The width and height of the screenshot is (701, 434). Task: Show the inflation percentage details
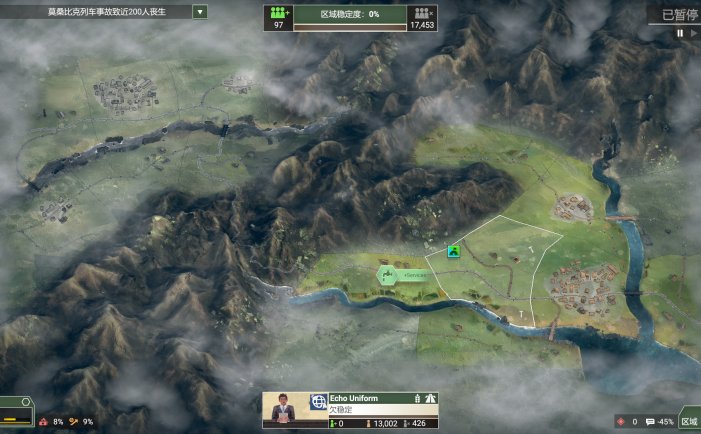pos(81,422)
